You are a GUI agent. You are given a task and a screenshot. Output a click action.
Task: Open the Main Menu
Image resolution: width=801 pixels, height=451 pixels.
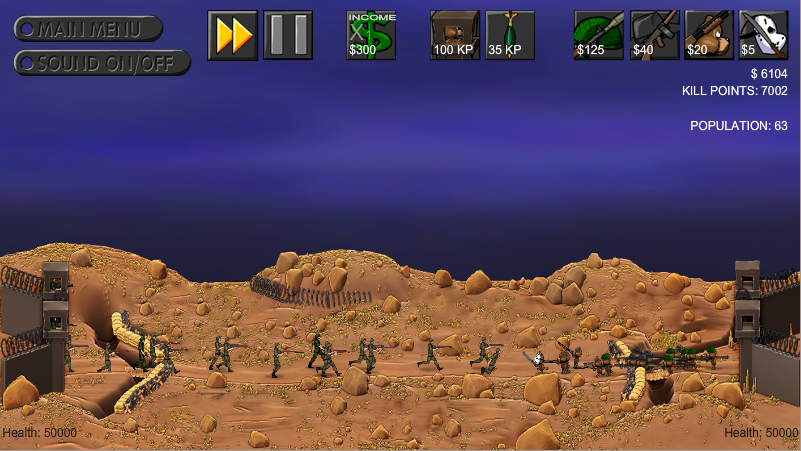pos(89,29)
